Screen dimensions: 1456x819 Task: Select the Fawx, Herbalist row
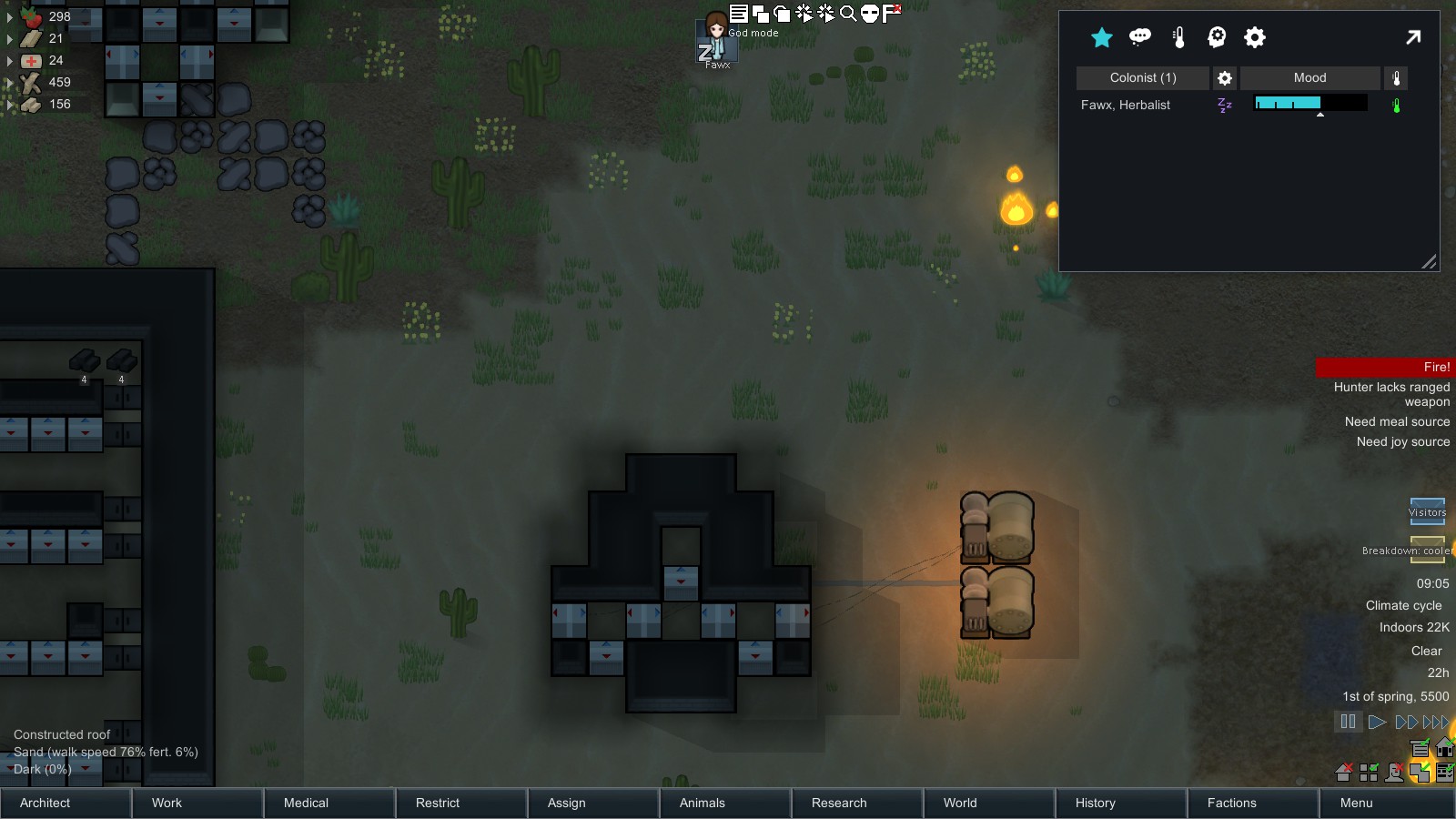tap(1126, 105)
